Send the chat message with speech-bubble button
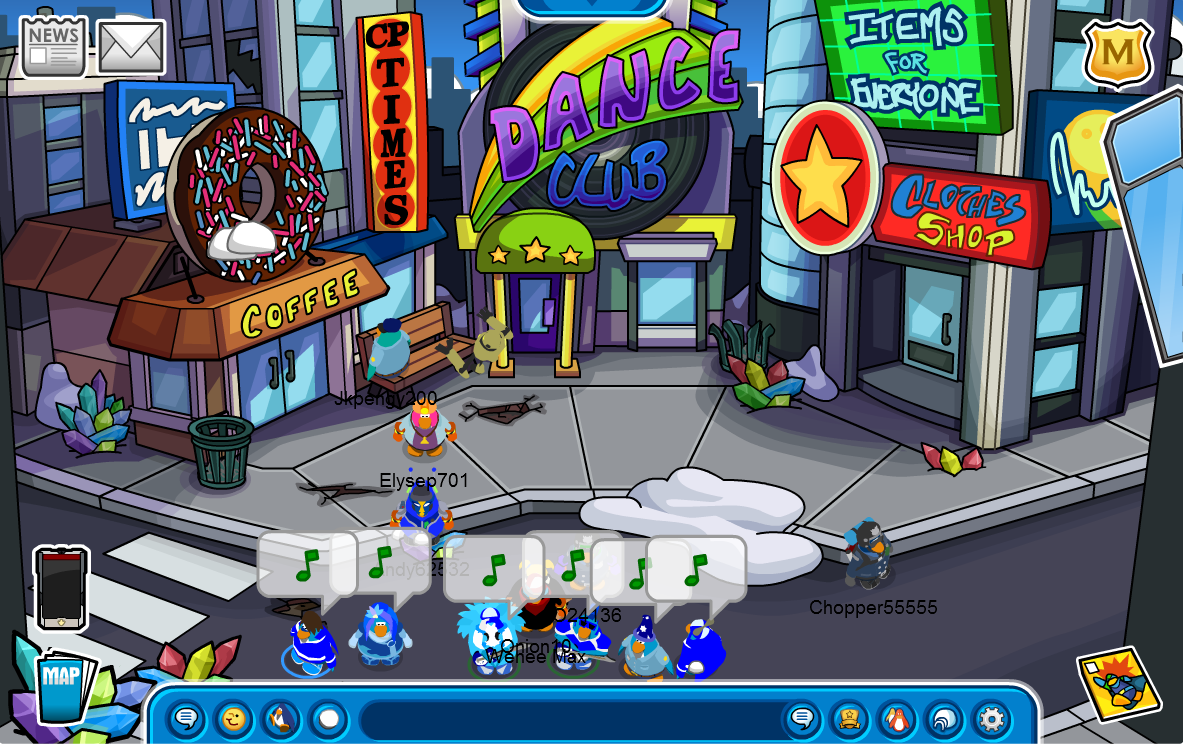The width and height of the screenshot is (1183, 744). tap(802, 719)
